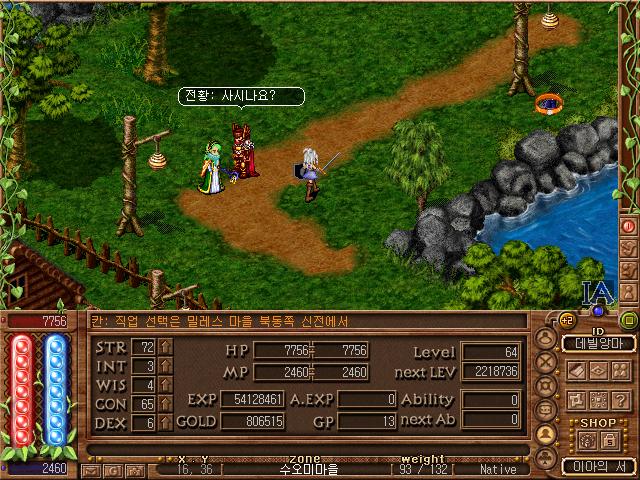
Task: Open the envelope mail button
Action: tap(92, 470)
